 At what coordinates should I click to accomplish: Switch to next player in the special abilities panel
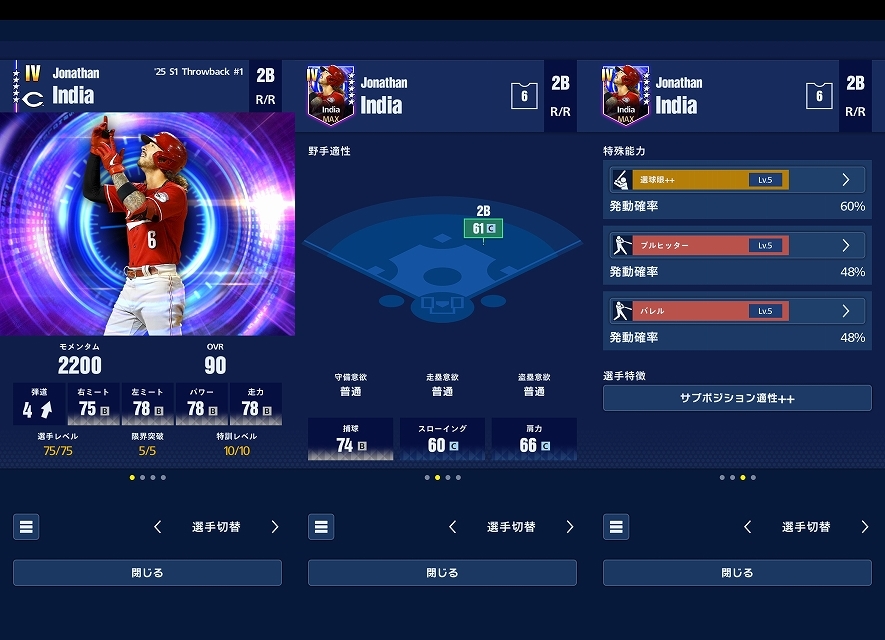tap(864, 527)
